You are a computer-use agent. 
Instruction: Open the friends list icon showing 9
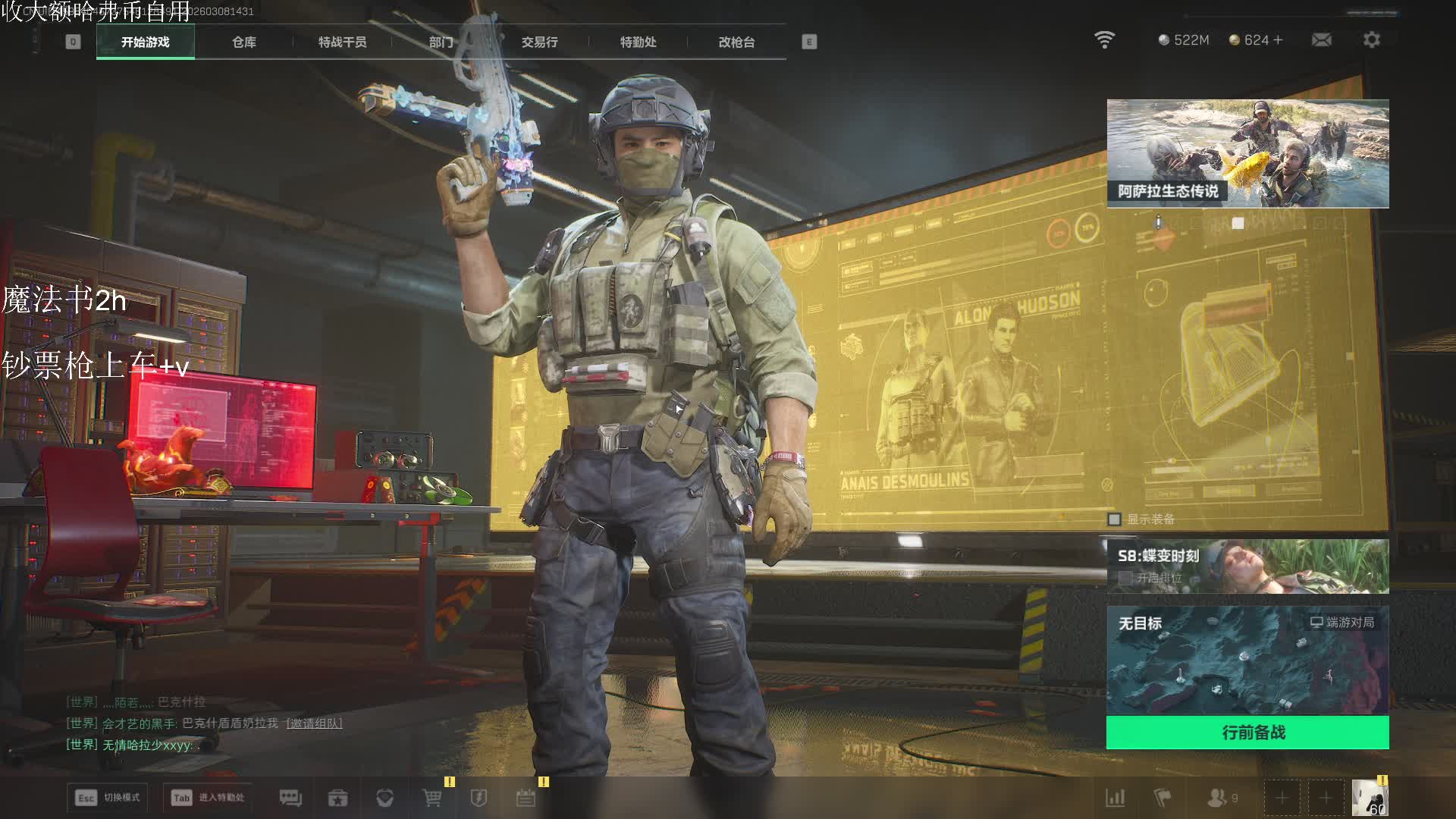(x=1221, y=798)
